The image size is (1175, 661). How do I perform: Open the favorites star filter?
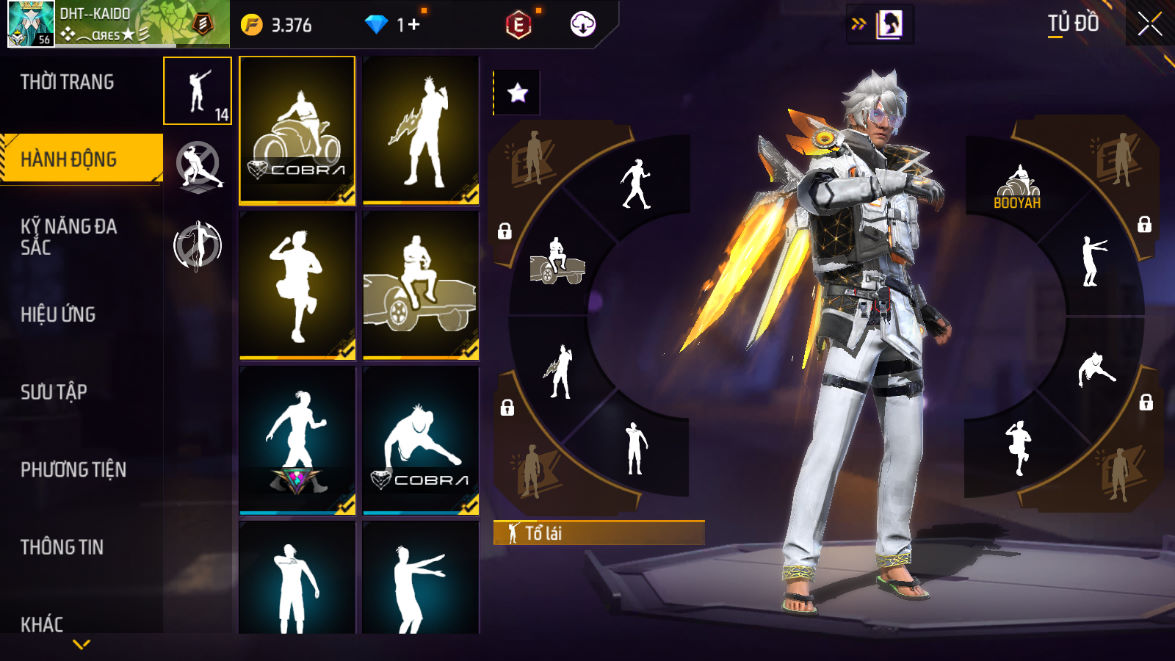tap(517, 93)
